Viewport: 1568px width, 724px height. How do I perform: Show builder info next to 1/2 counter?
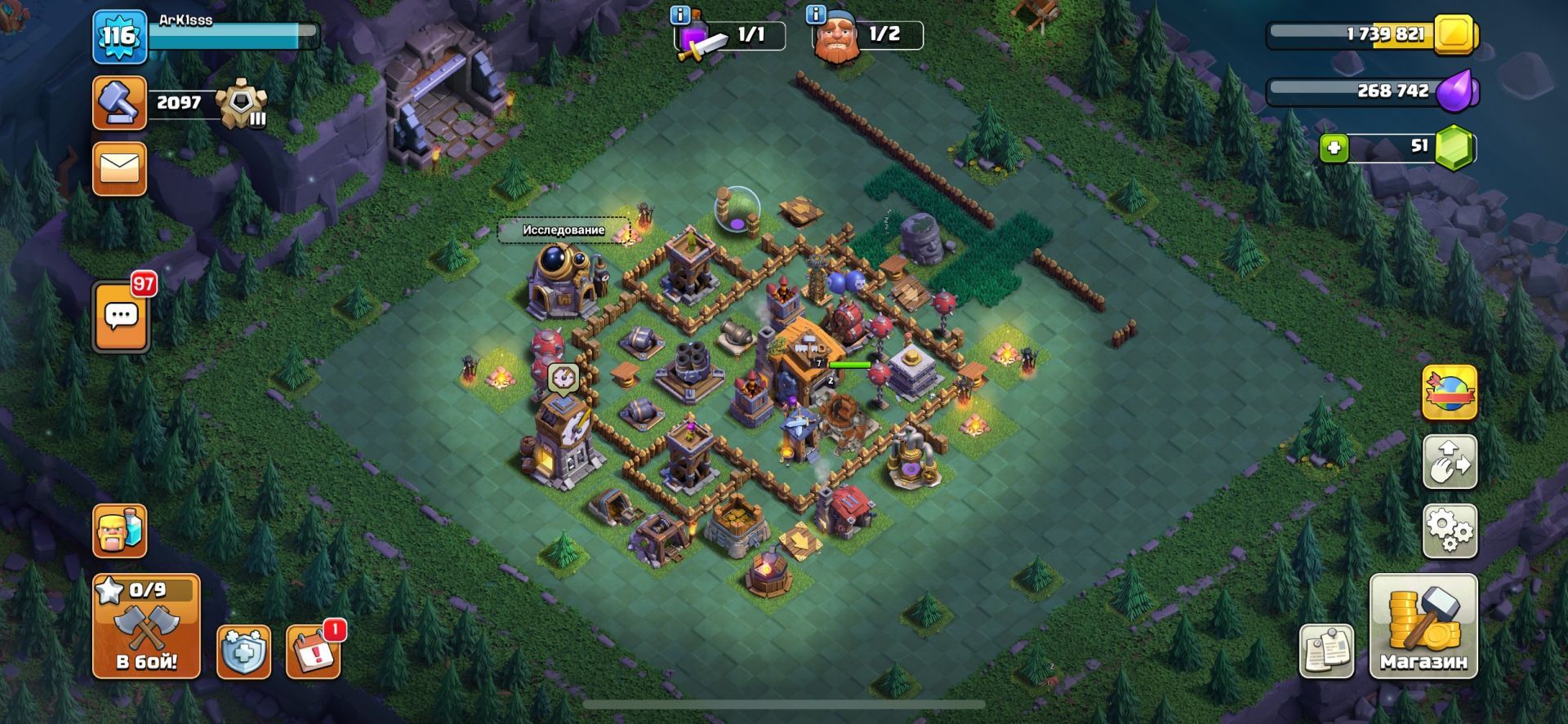point(814,14)
